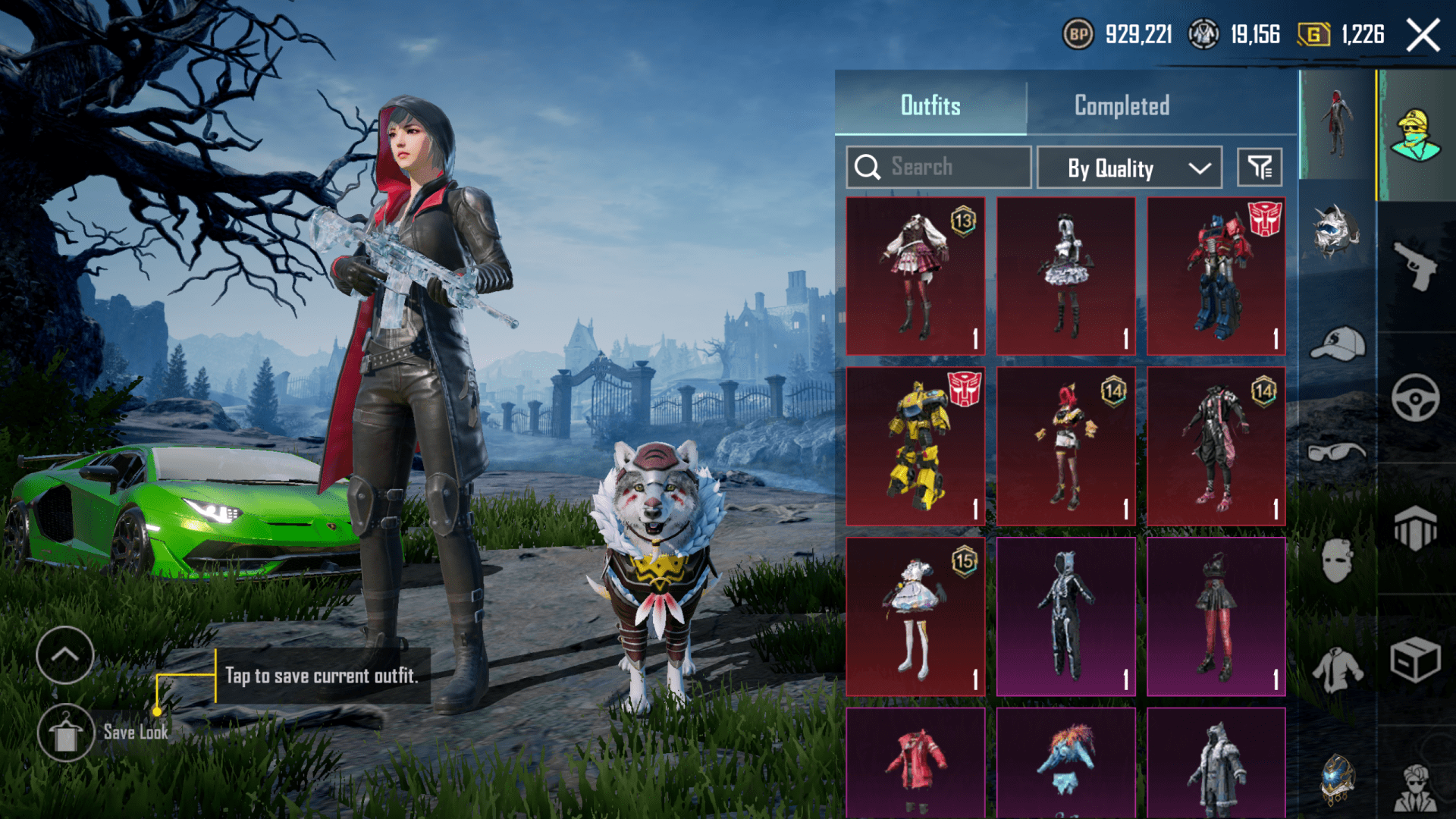Close the inventory with the X button

[x=1423, y=35]
